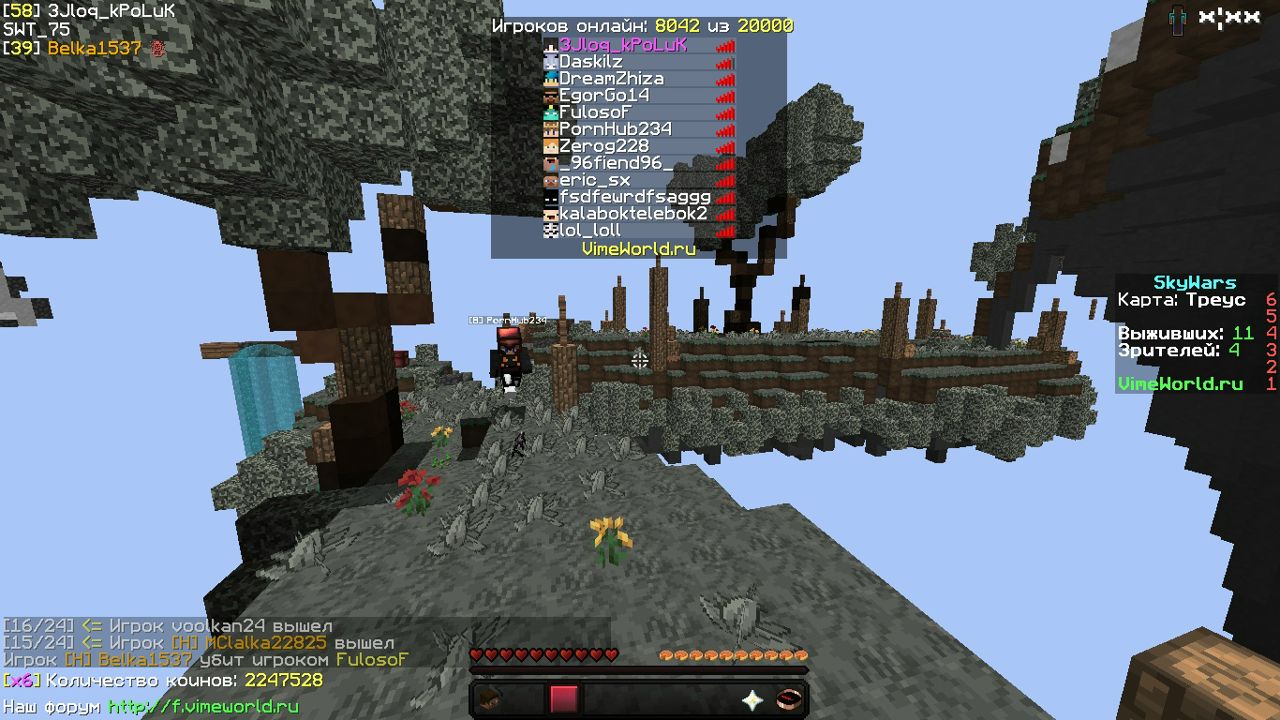
Task: Open the f.vimeworld.ru forum link in chat
Action: point(203,707)
